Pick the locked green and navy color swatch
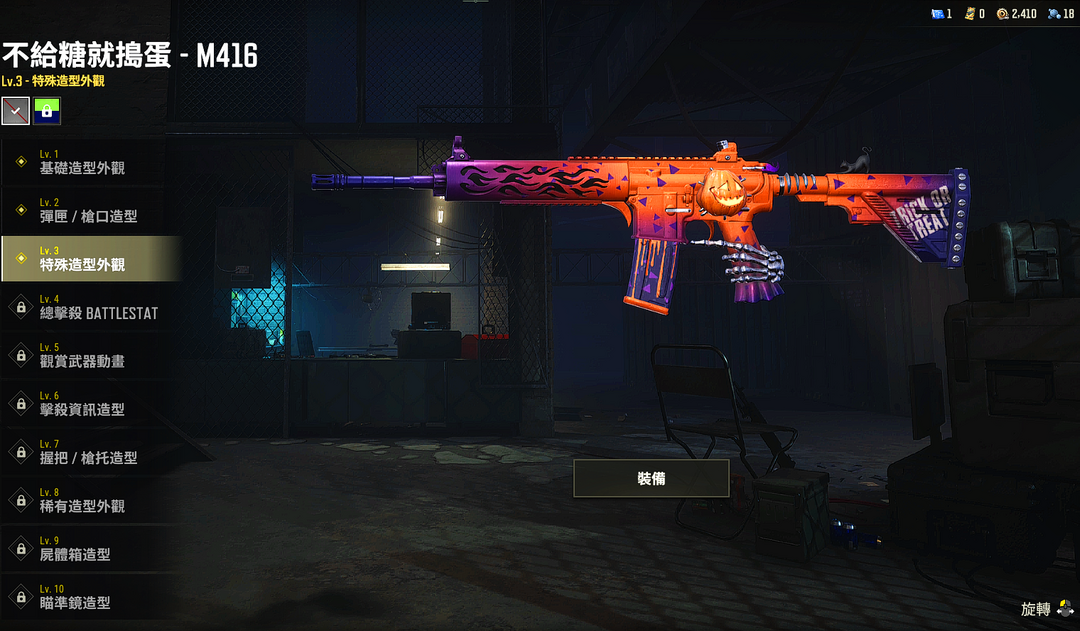Viewport: 1080px width, 631px height. pos(47,110)
